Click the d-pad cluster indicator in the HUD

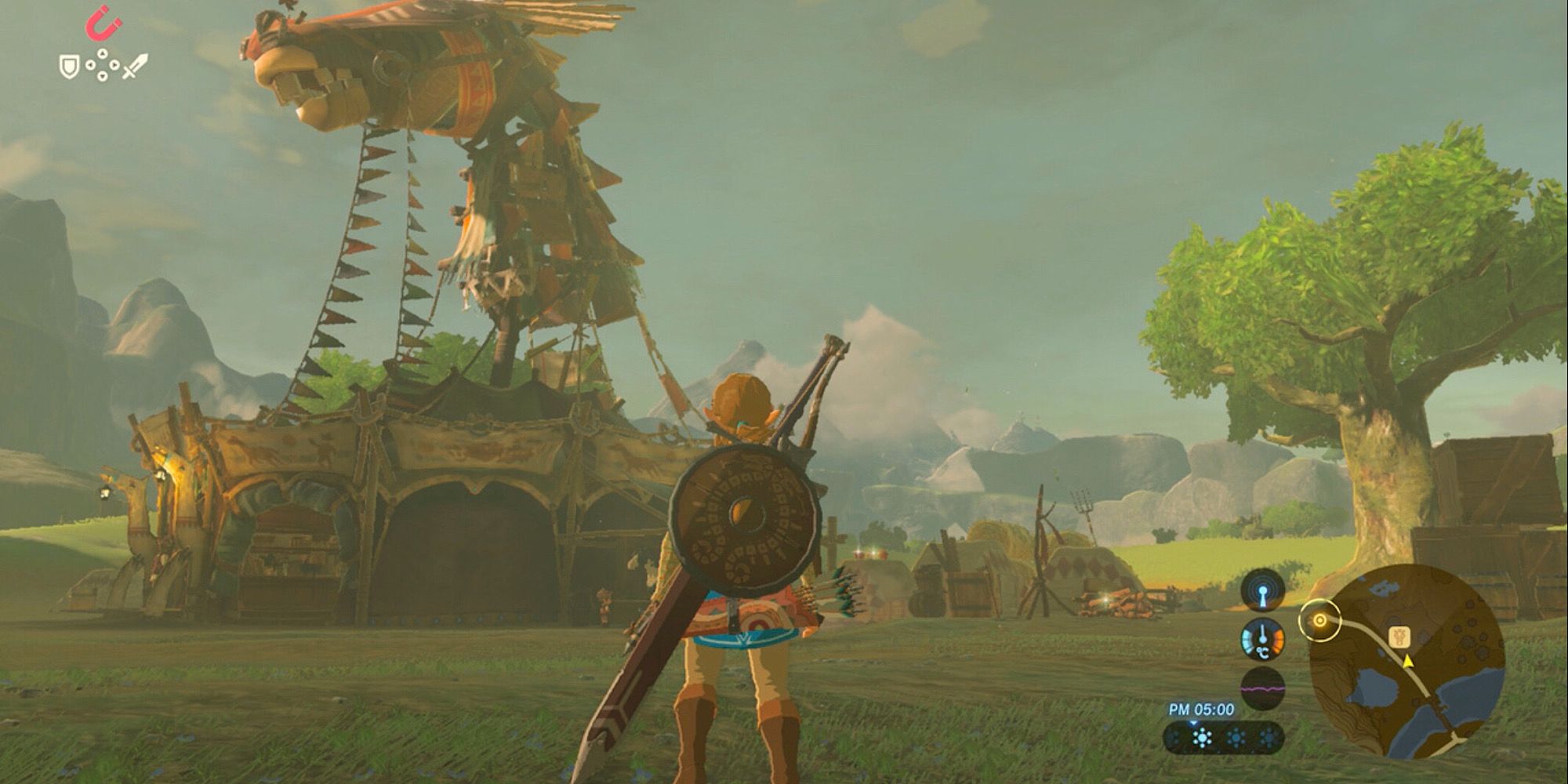pyautogui.click(x=102, y=64)
